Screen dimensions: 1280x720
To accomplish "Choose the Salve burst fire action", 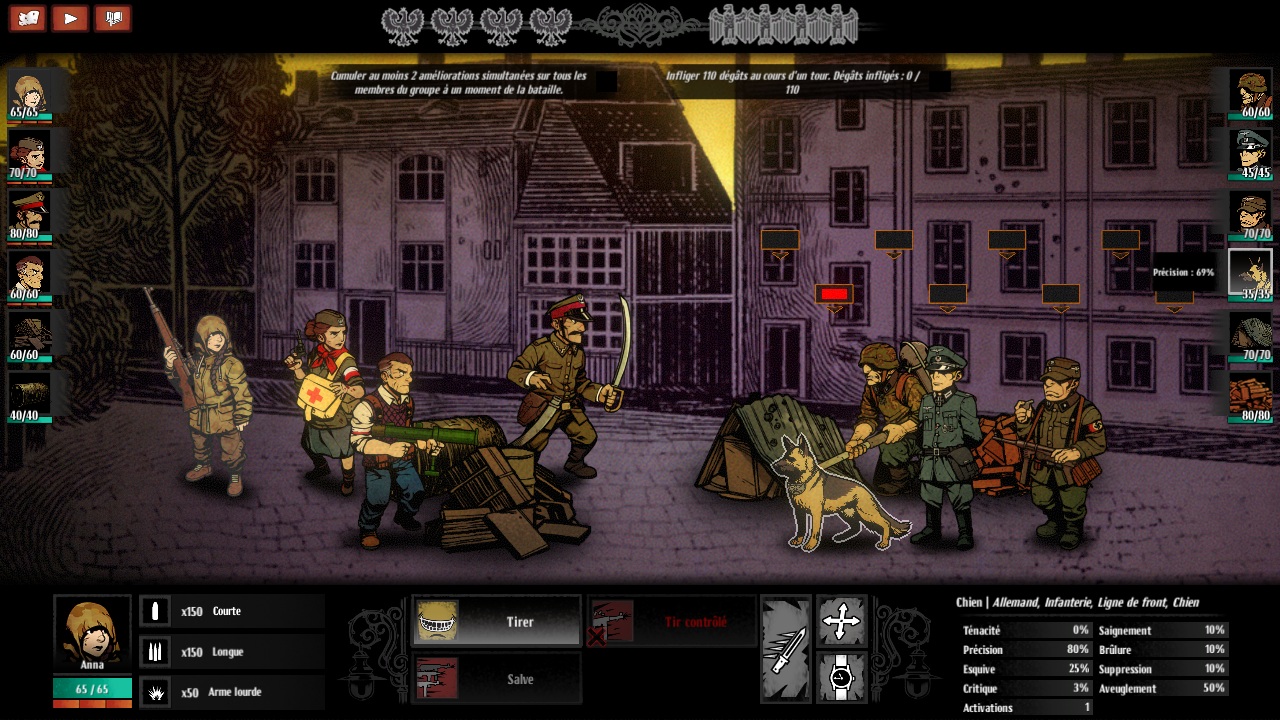I will (496, 679).
